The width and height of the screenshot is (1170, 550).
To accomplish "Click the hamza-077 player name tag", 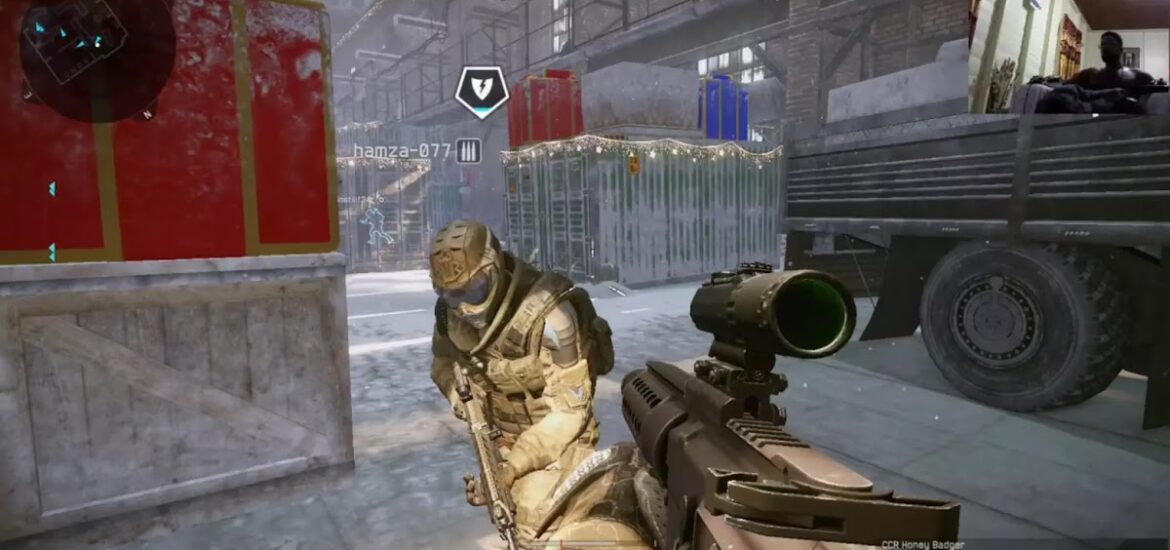I will (x=401, y=151).
